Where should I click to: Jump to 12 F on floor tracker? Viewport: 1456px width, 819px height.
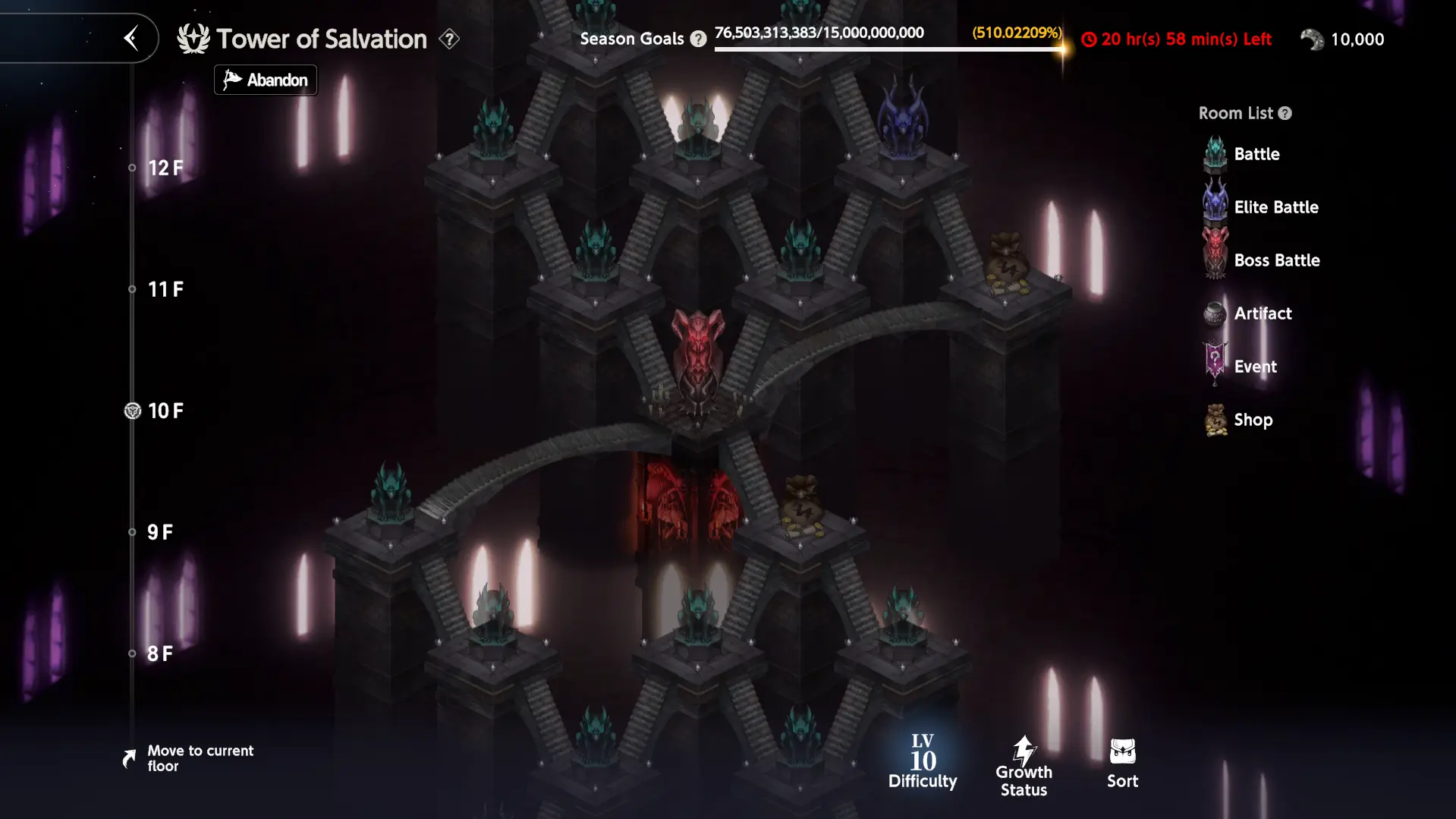coord(165,168)
